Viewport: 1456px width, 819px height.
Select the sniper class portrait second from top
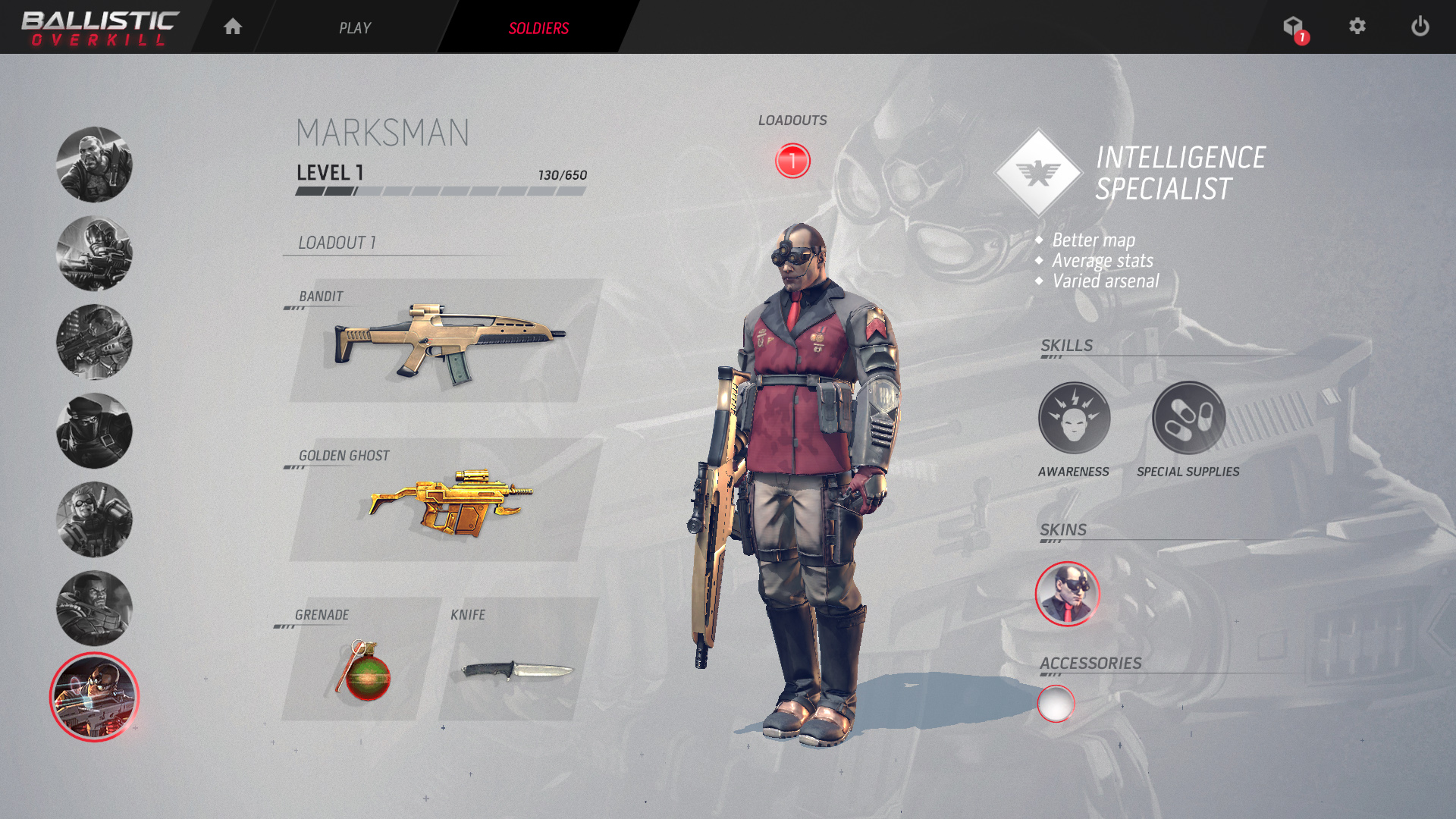[94, 252]
